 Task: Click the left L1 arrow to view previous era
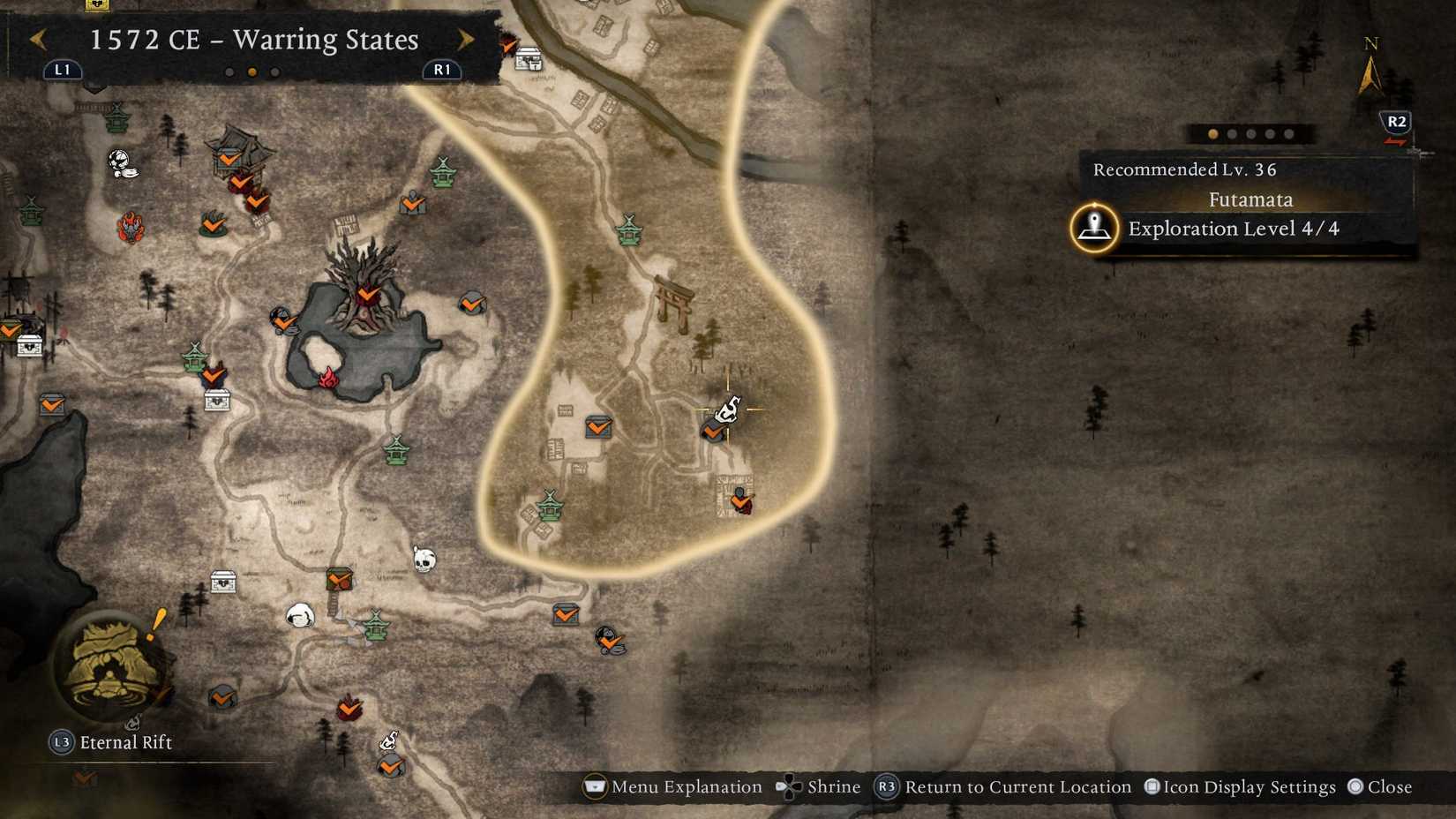pos(38,40)
